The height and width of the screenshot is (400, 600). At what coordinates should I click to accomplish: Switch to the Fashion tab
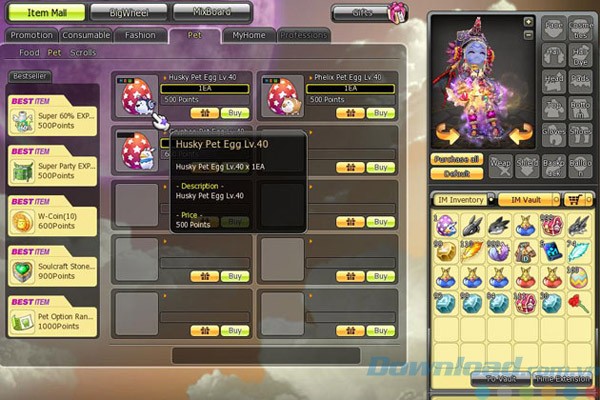point(140,35)
